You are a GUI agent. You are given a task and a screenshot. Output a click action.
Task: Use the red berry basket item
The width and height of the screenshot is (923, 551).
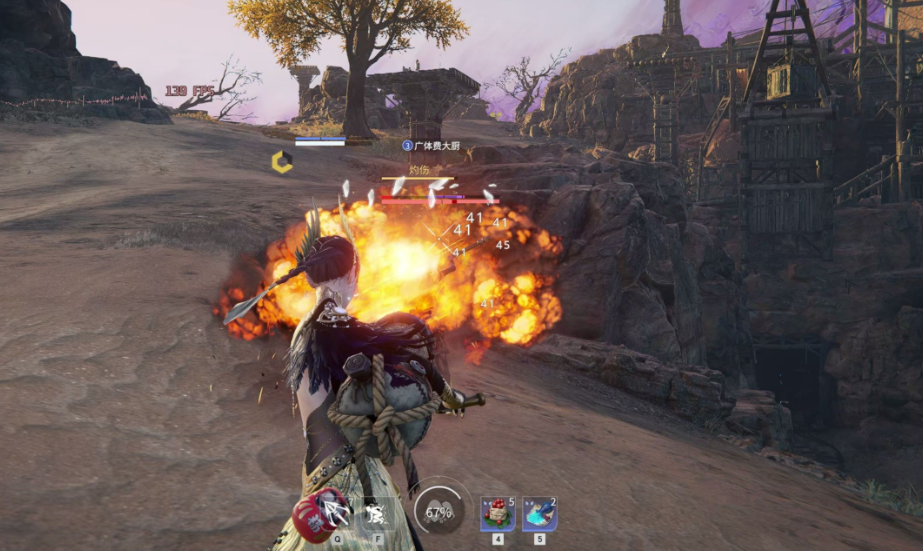click(x=497, y=514)
